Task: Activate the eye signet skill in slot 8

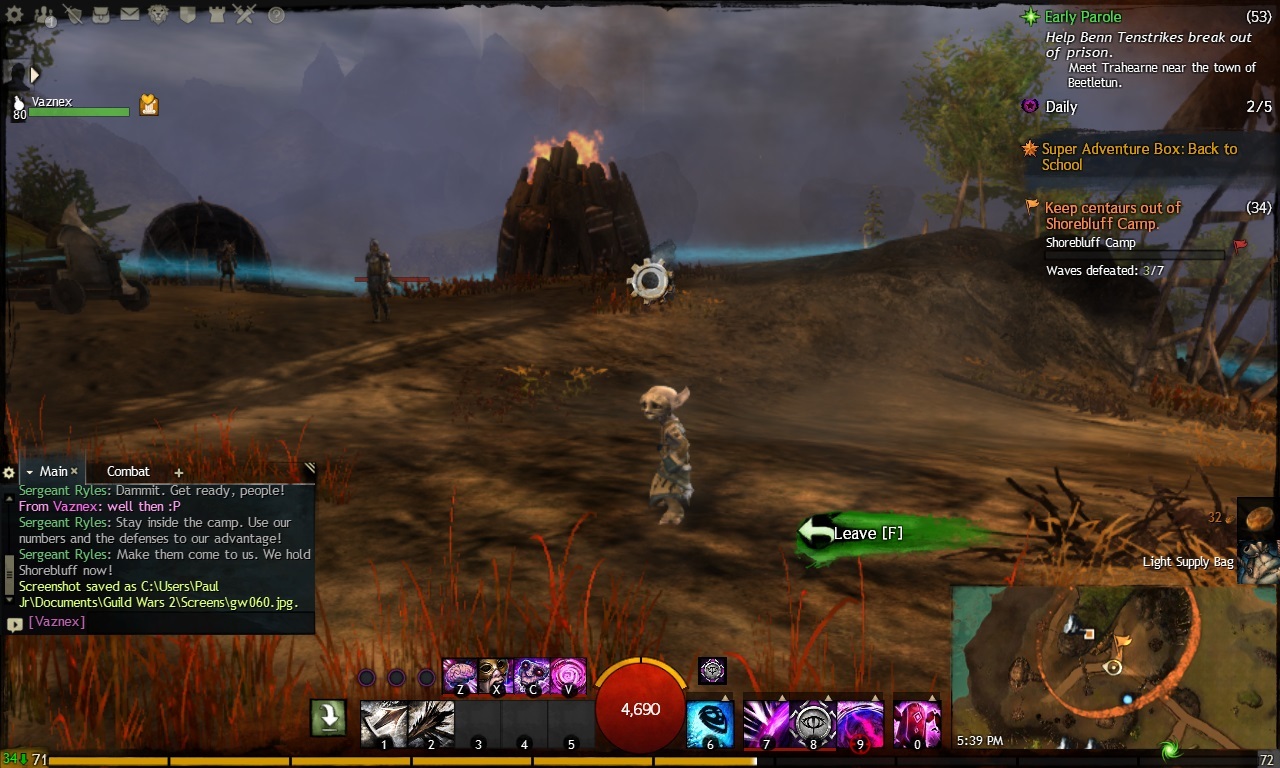Action: [x=814, y=722]
